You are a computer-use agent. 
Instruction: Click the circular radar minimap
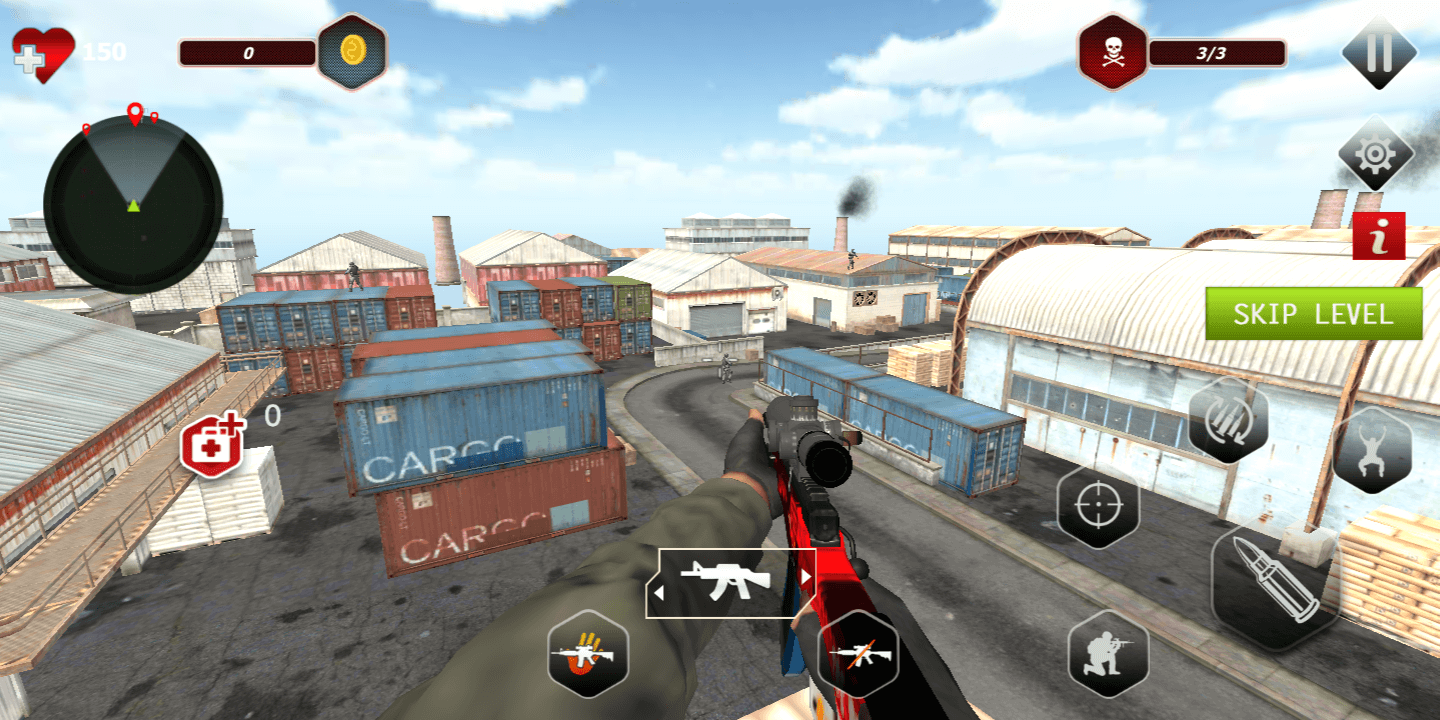point(133,203)
